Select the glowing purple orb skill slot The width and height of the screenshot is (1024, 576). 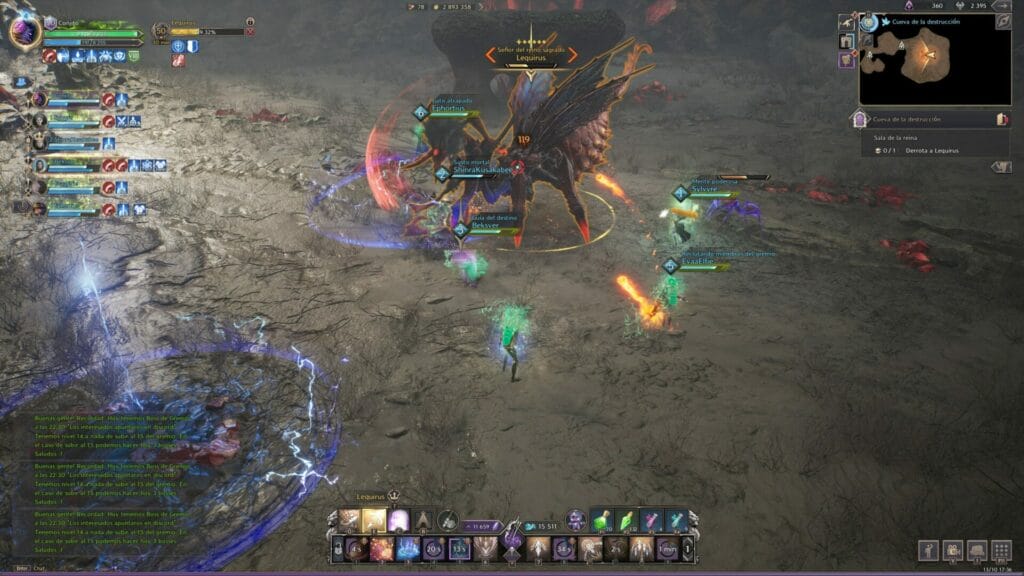(399, 520)
